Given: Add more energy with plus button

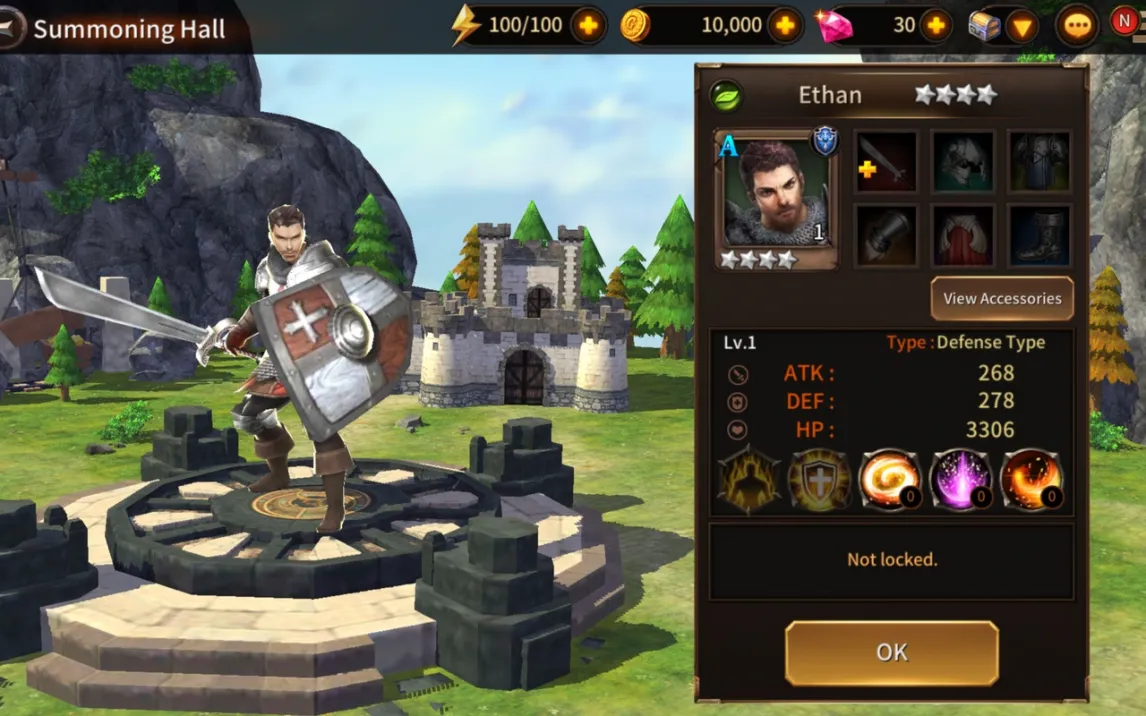Looking at the screenshot, I should click(588, 26).
